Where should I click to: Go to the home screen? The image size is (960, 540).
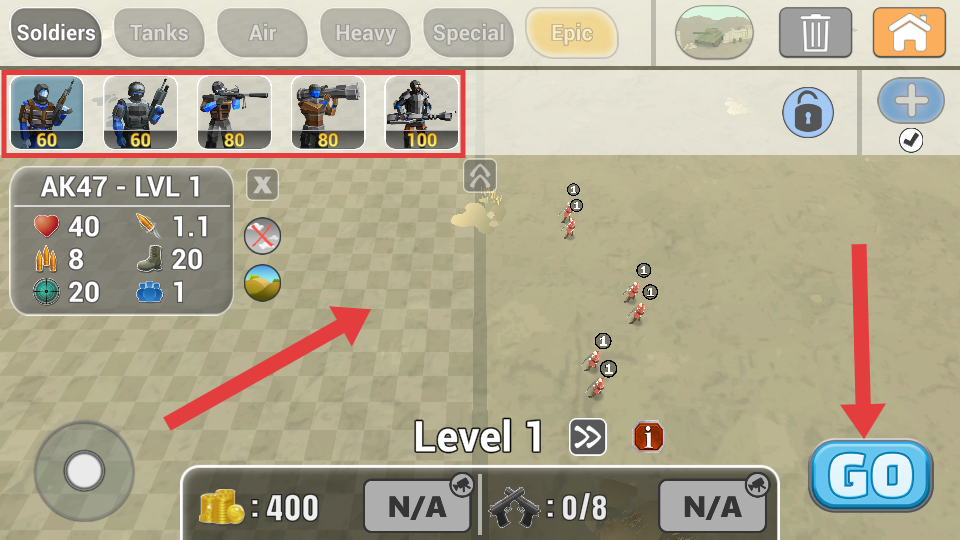pyautogui.click(x=909, y=32)
